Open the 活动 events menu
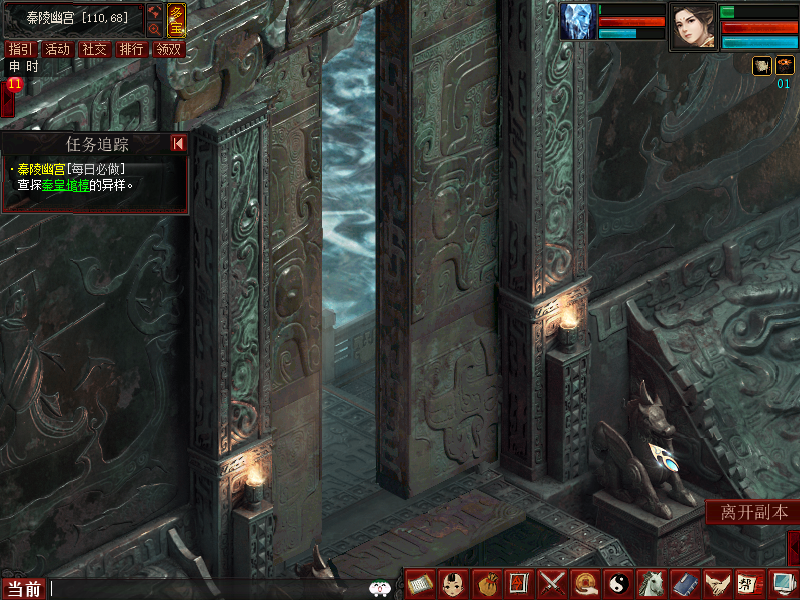The height and width of the screenshot is (600, 800). pyautogui.click(x=58, y=49)
